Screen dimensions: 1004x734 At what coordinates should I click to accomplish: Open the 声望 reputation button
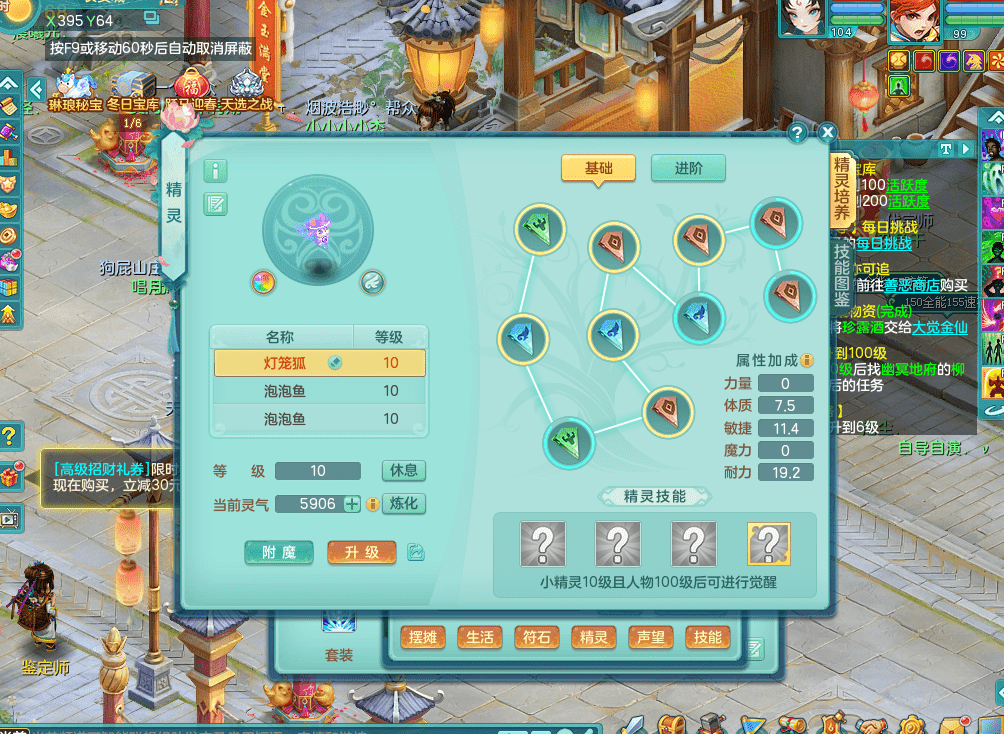pos(651,637)
